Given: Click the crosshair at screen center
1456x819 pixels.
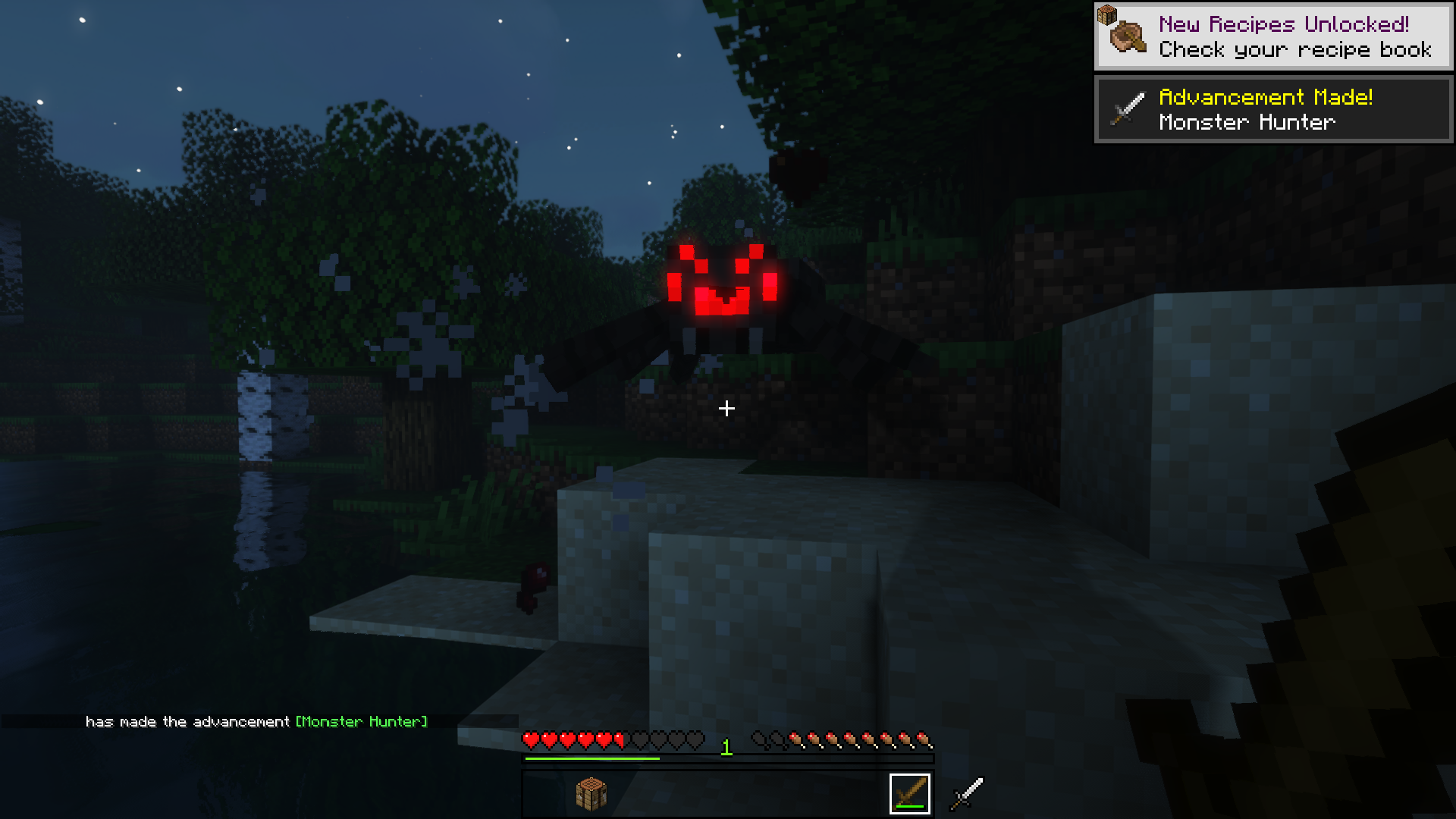Looking at the screenshot, I should click(x=727, y=409).
